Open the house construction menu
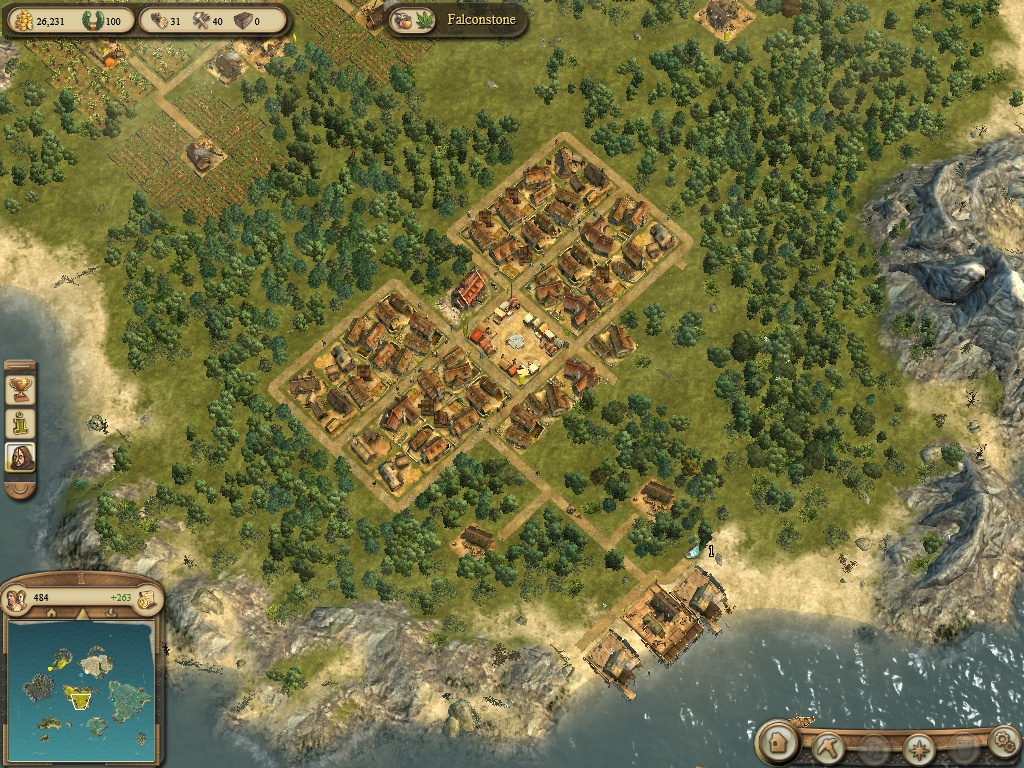1024x768 pixels. pyautogui.click(x=777, y=743)
